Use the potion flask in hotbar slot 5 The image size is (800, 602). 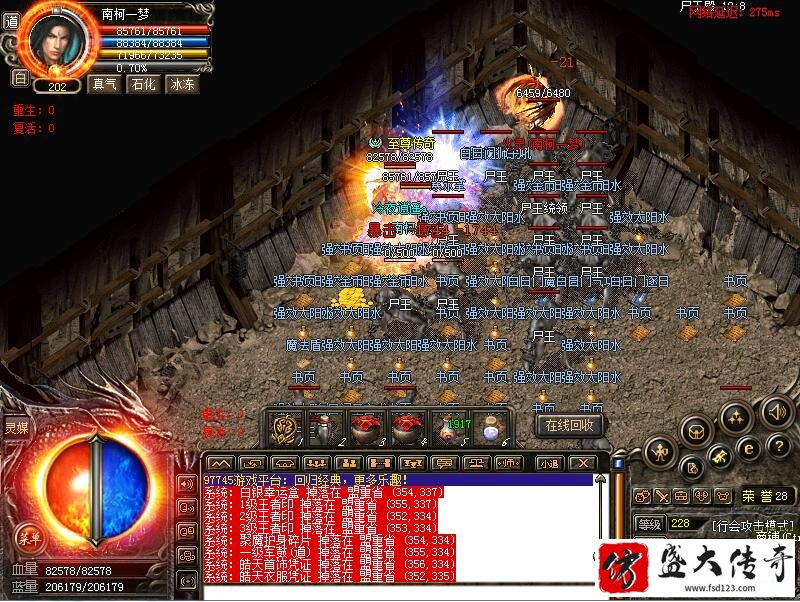448,427
